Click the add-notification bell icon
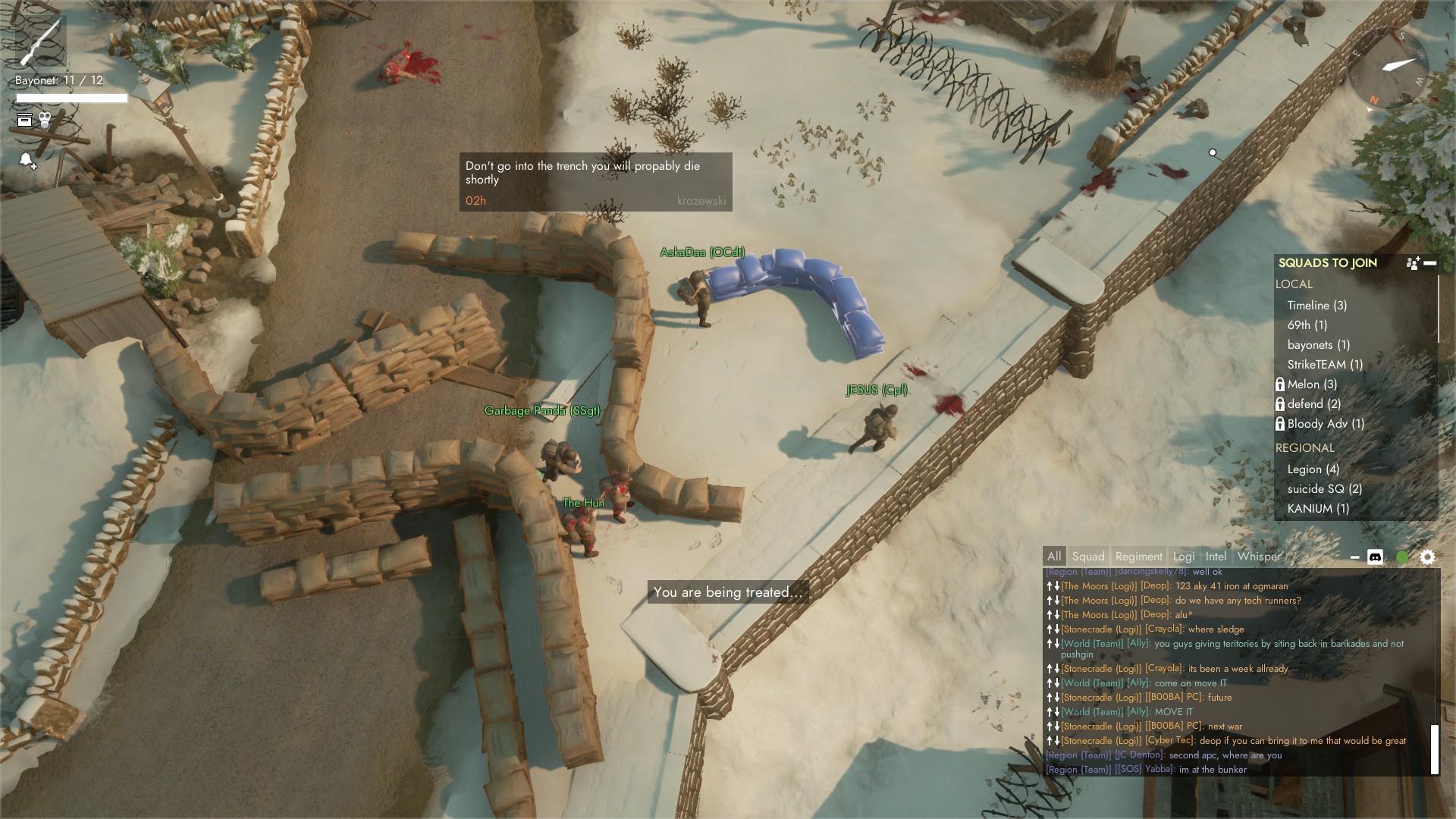 coord(26,161)
